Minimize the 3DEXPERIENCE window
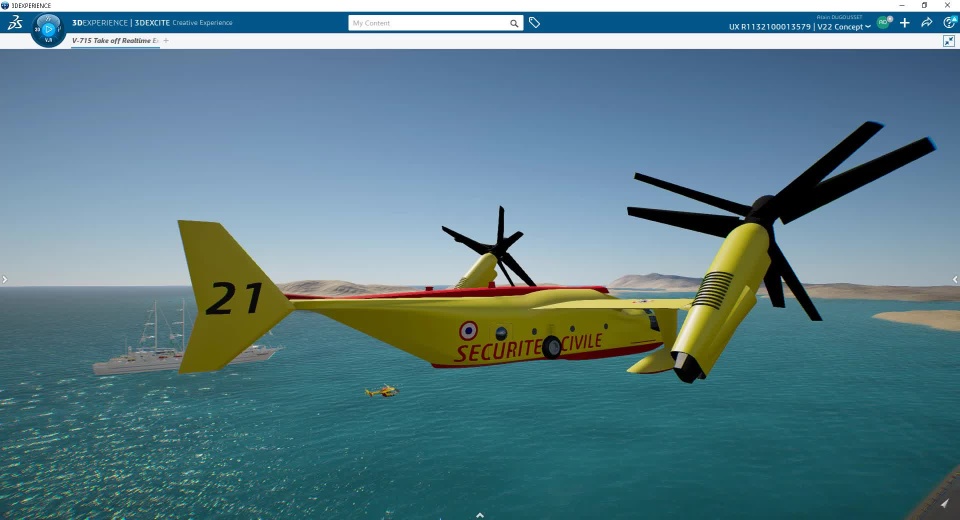The height and width of the screenshot is (520, 960). 901,5
